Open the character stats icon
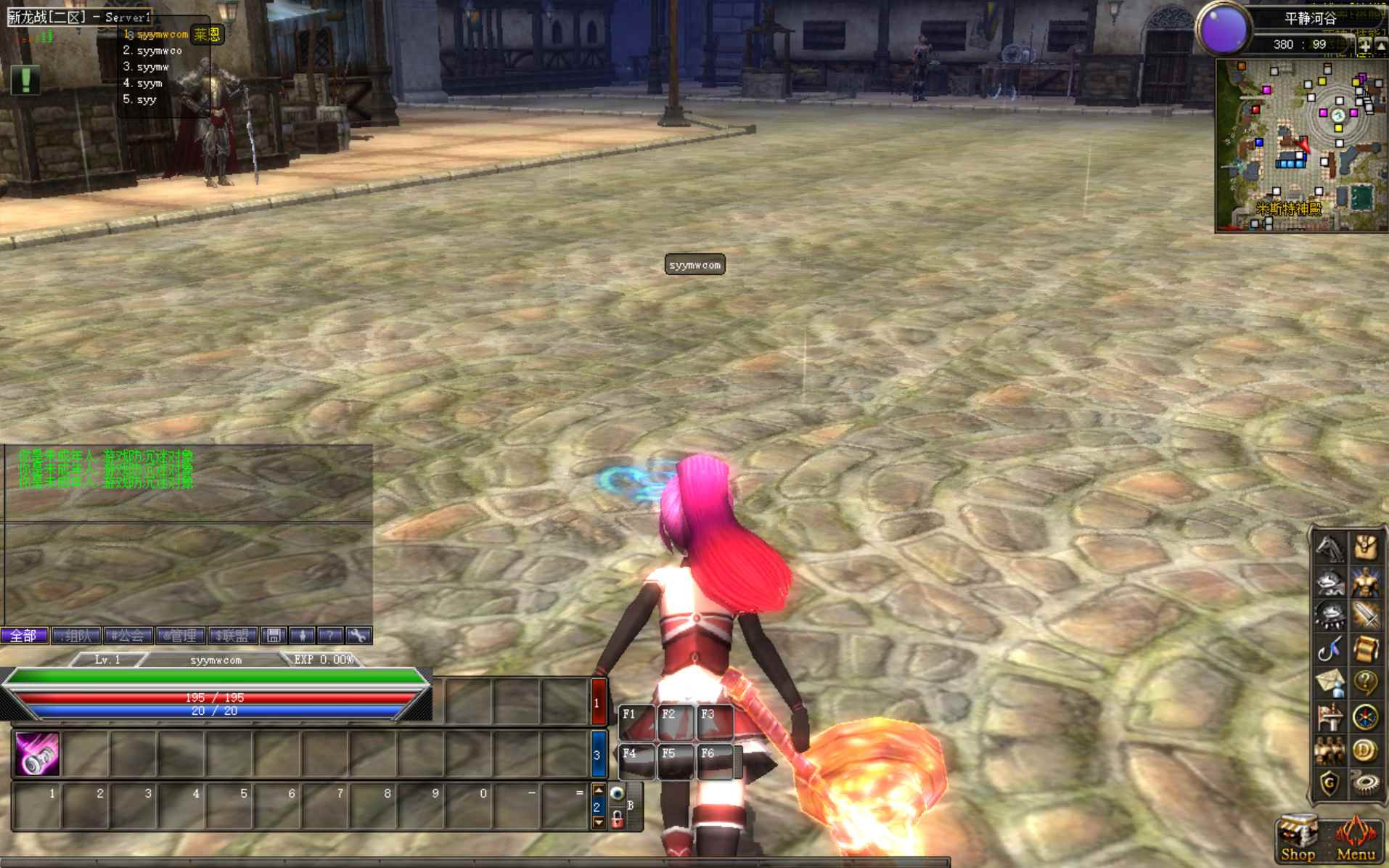 point(1365,582)
